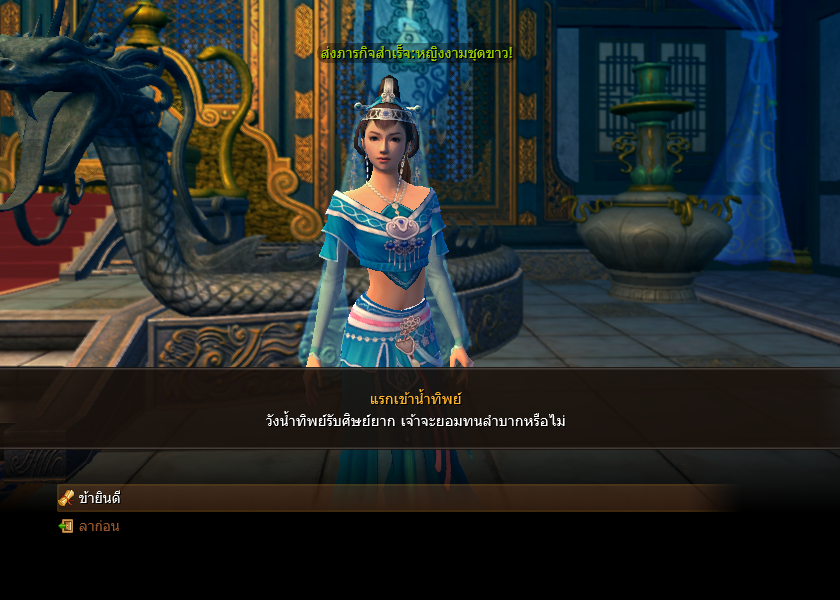
Task: Select the "ลาก่อน" goodbye option
Action: coord(98,526)
